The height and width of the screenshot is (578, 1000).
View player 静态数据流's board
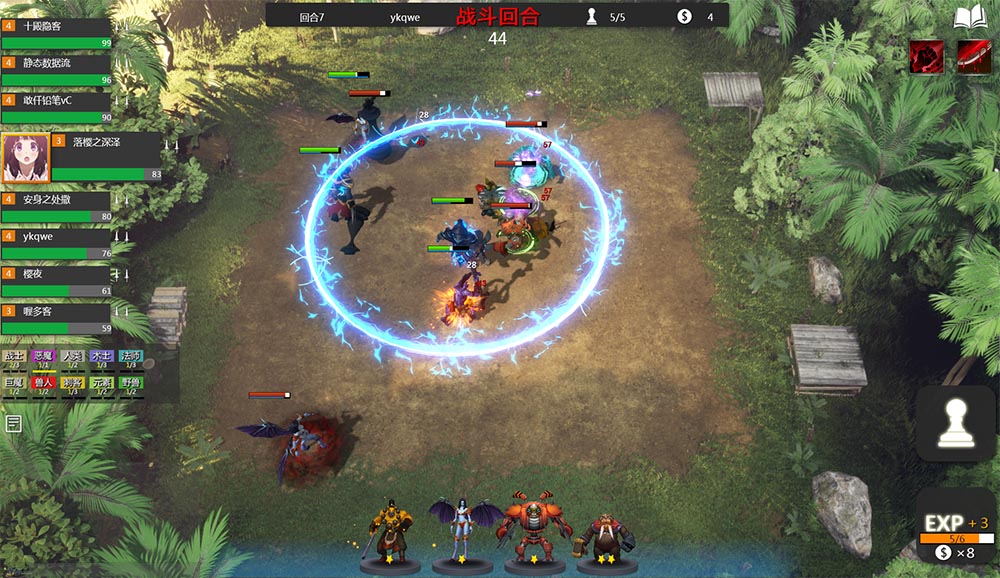(x=57, y=70)
